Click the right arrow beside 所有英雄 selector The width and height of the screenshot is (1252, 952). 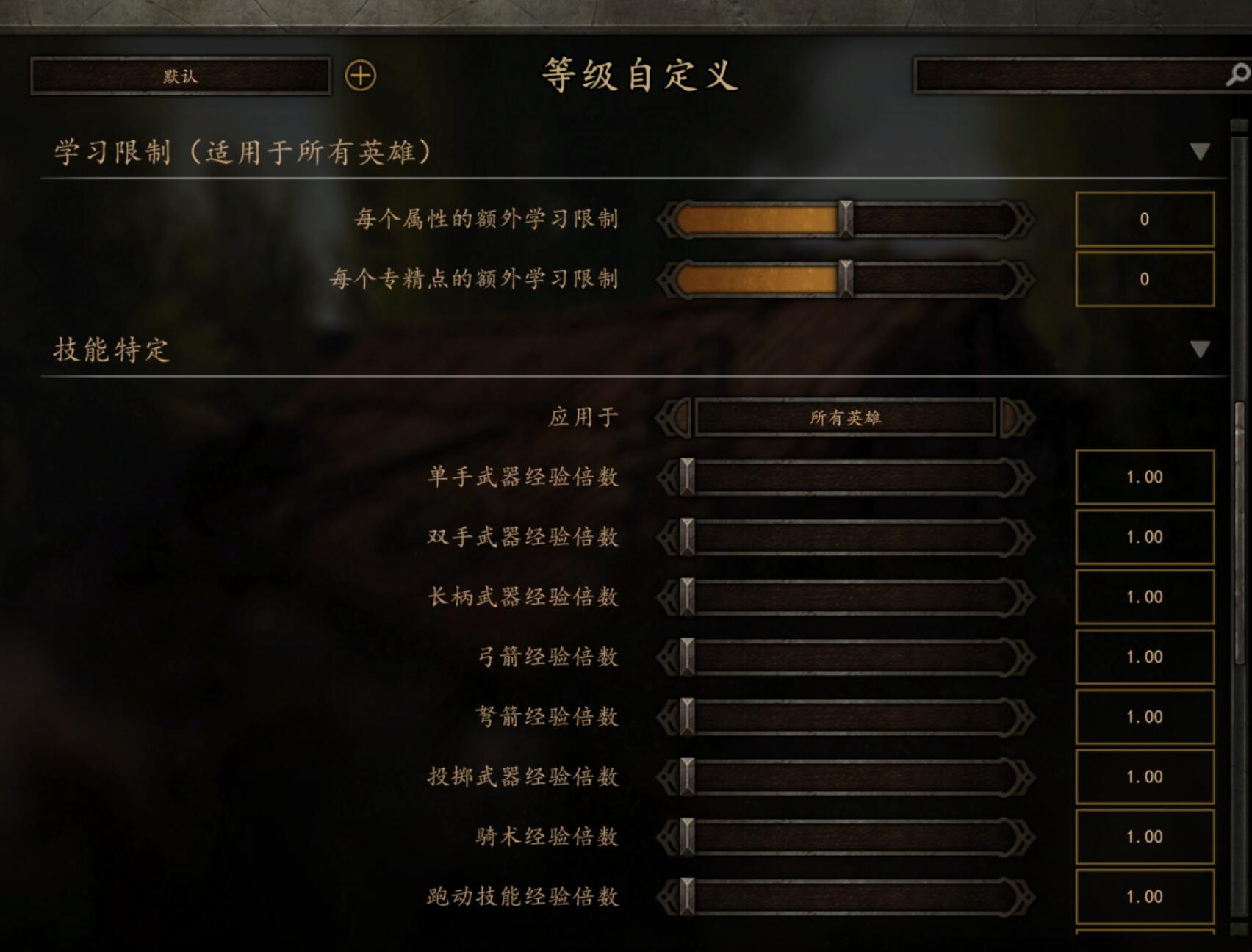[1016, 416]
